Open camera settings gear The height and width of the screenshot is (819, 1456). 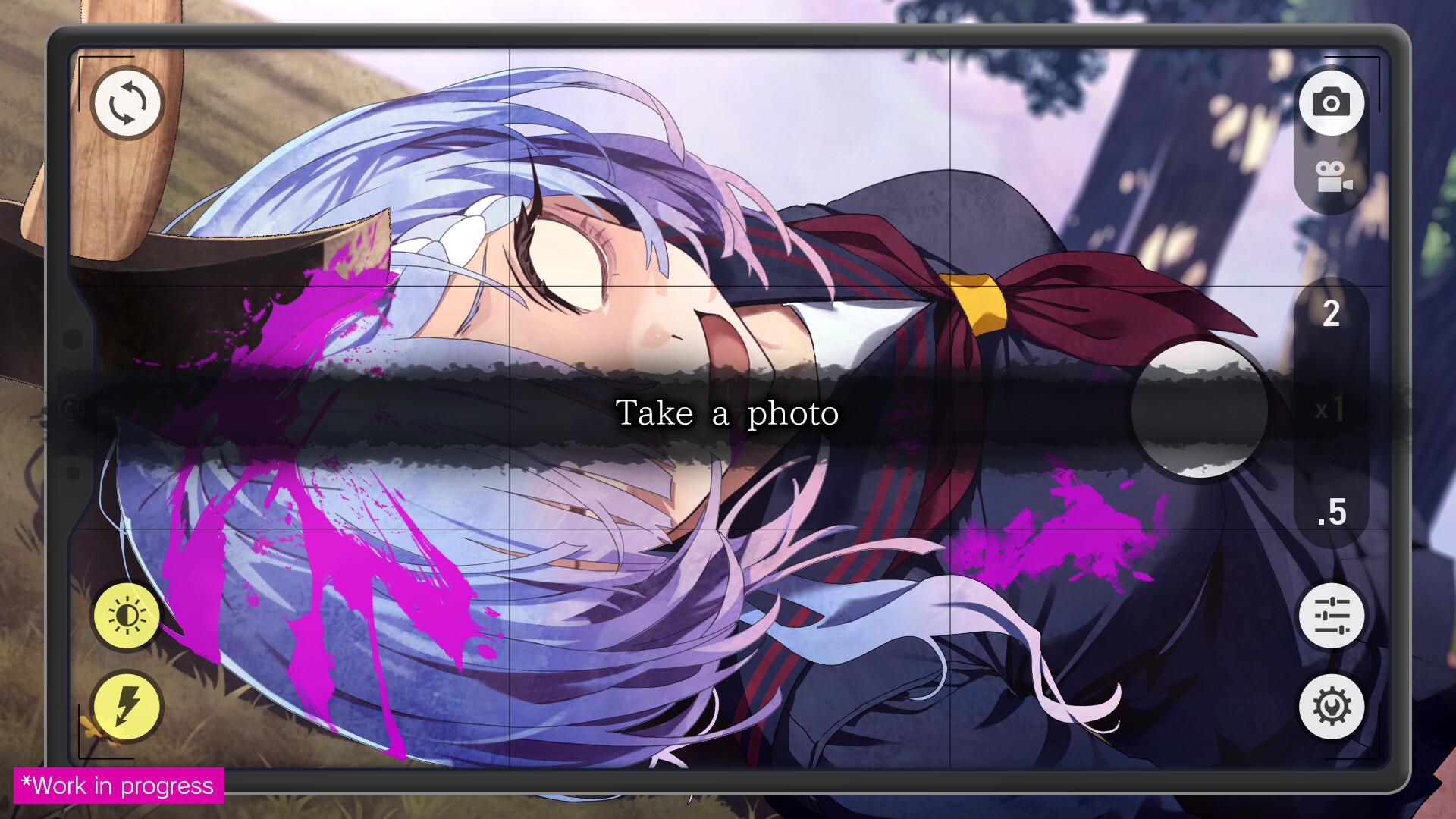[1332, 707]
